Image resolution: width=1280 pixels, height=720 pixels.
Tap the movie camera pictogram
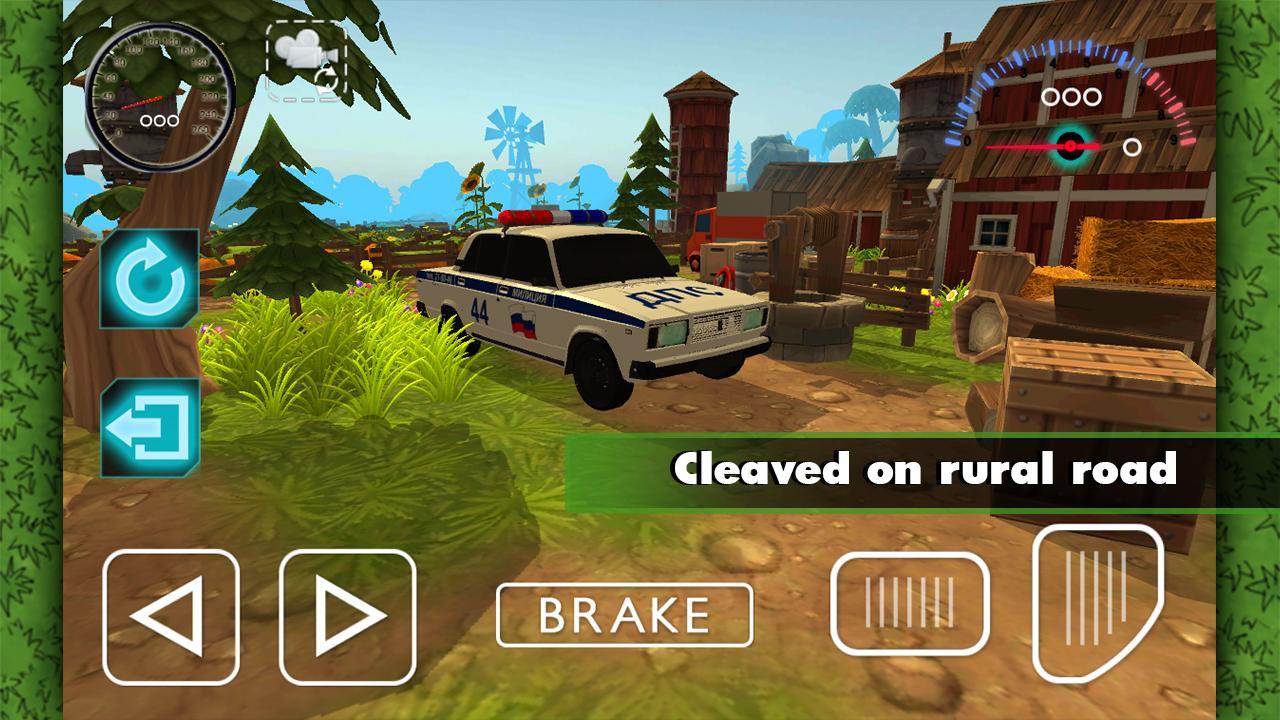coord(307,48)
